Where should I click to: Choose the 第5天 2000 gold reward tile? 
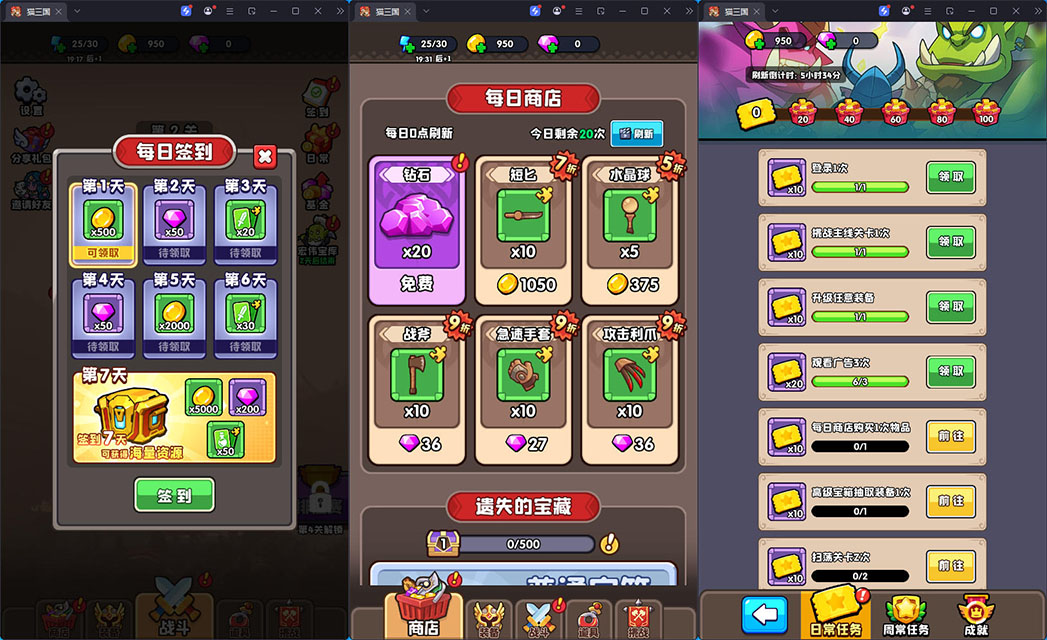[x=174, y=317]
